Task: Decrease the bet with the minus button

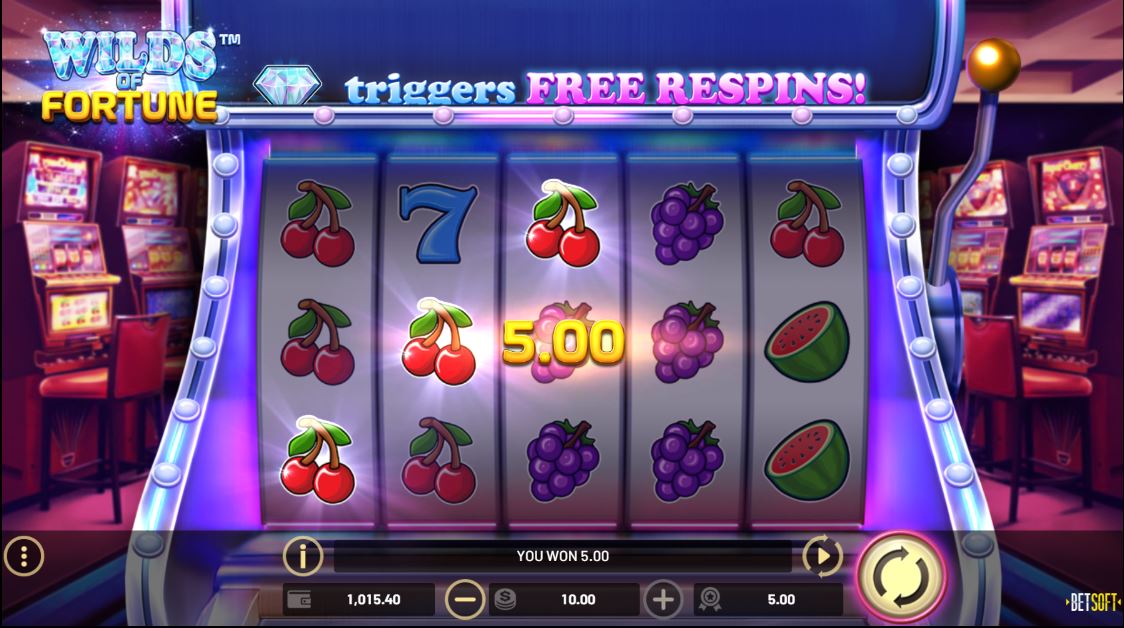Action: [465, 600]
